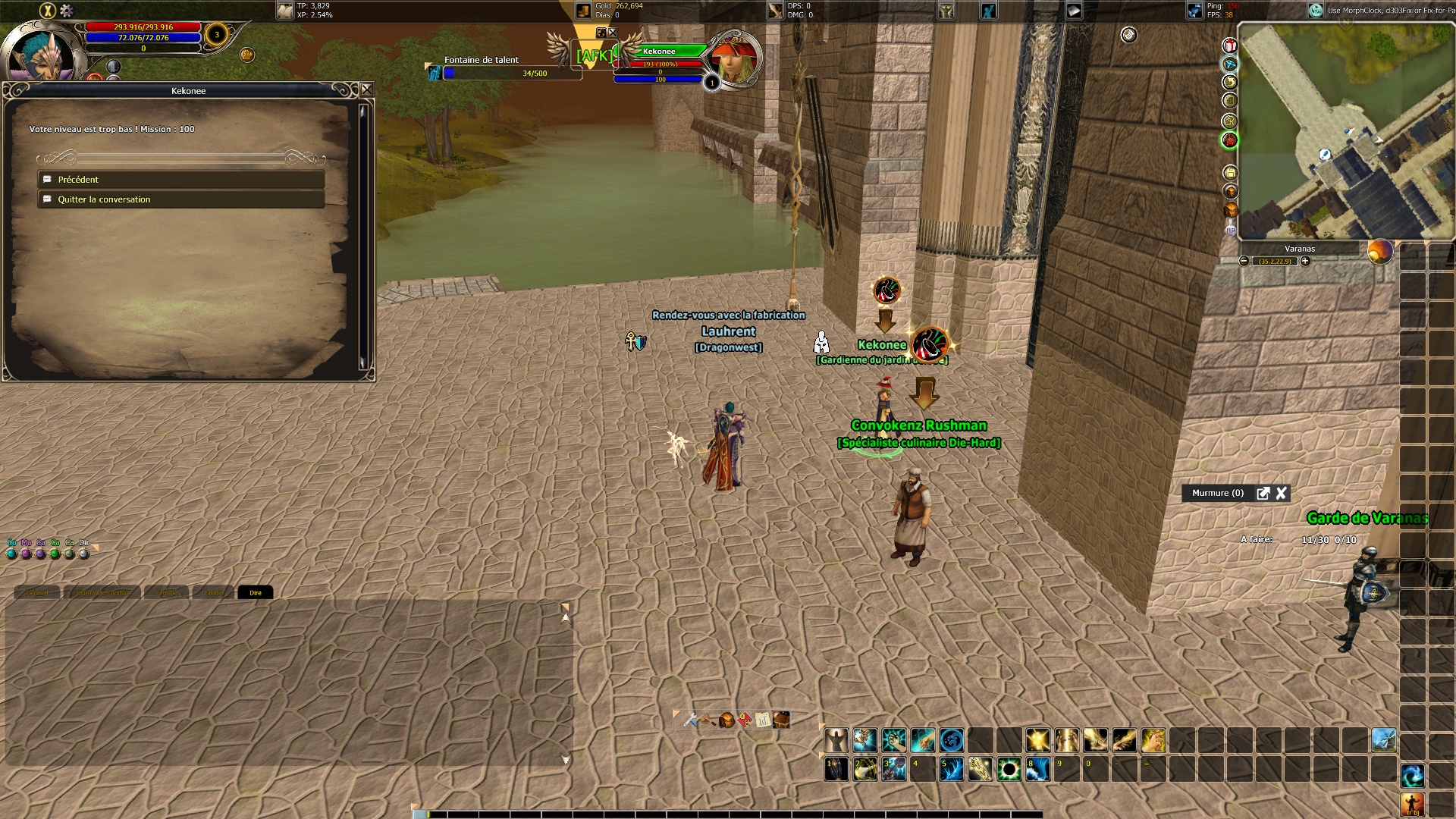Close the Murmure whisper window
1456x819 pixels.
pyautogui.click(x=1282, y=493)
